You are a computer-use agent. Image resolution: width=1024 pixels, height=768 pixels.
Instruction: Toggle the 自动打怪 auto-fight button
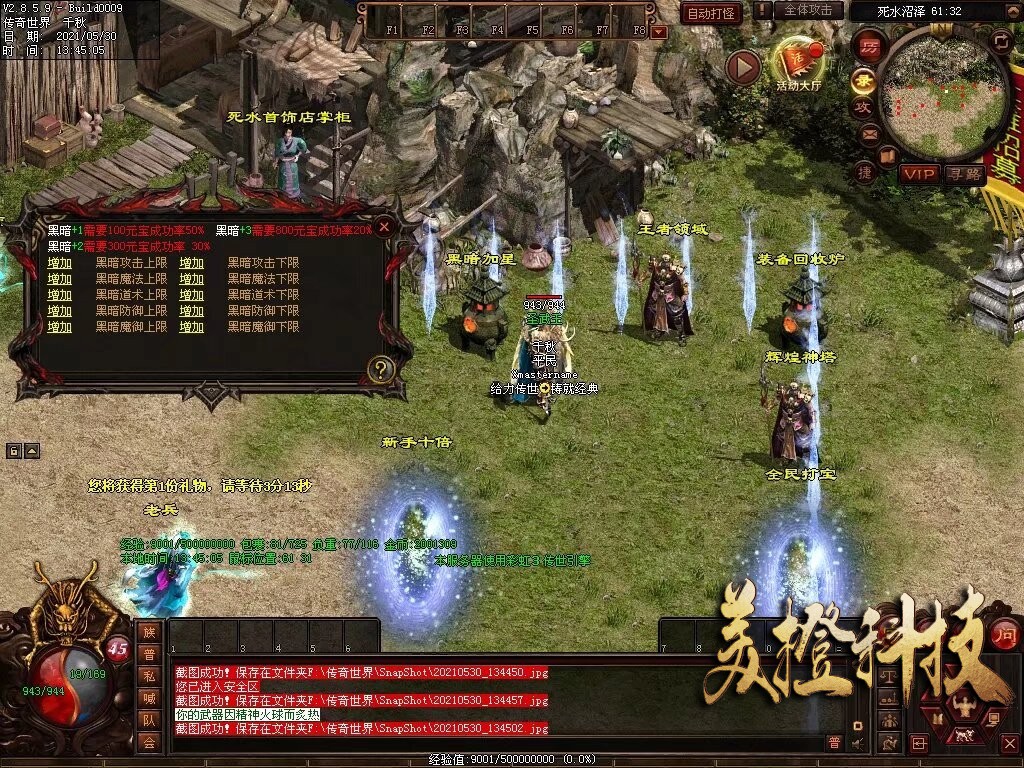click(711, 13)
